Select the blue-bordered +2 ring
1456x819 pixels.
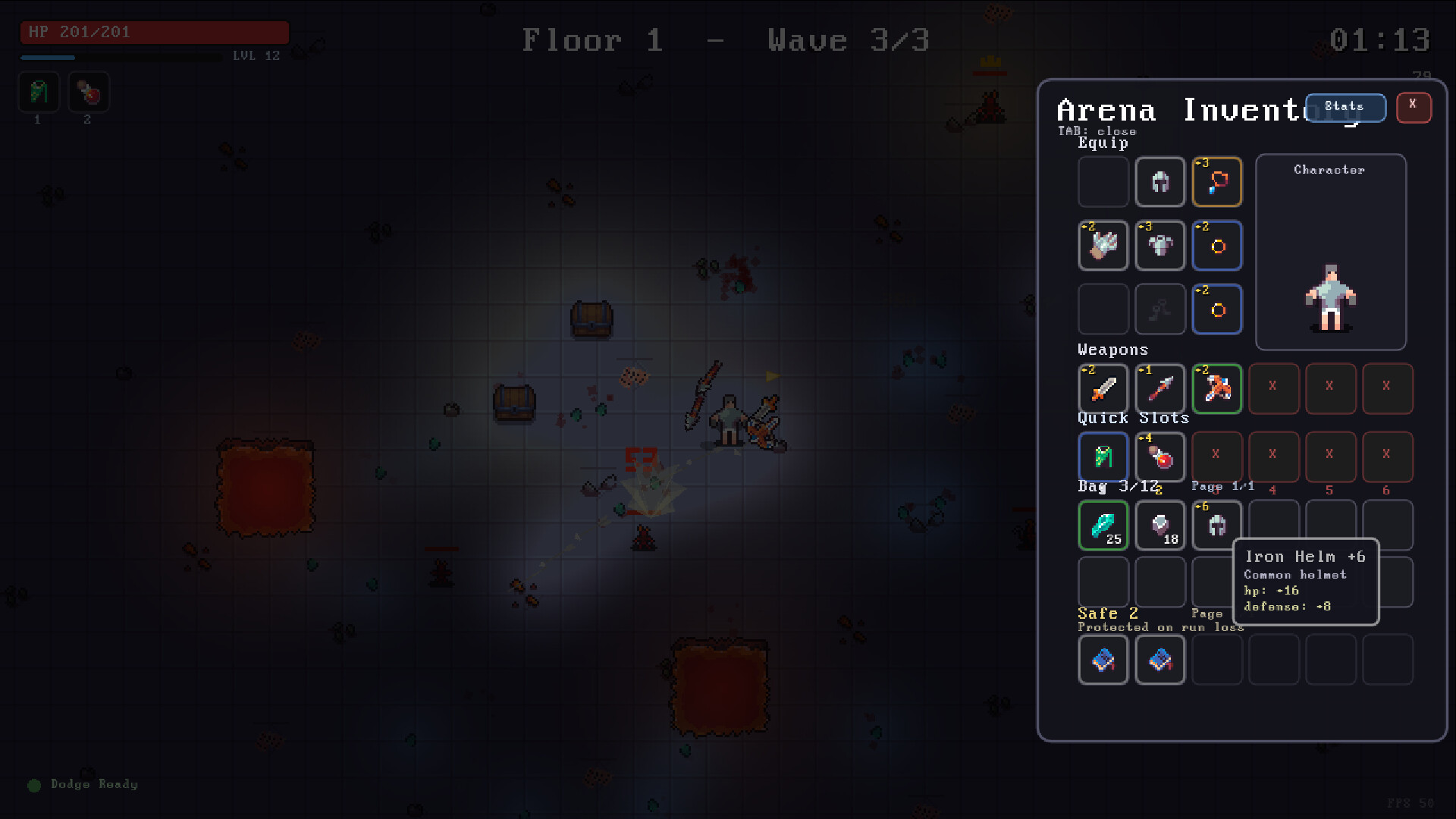1217,246
